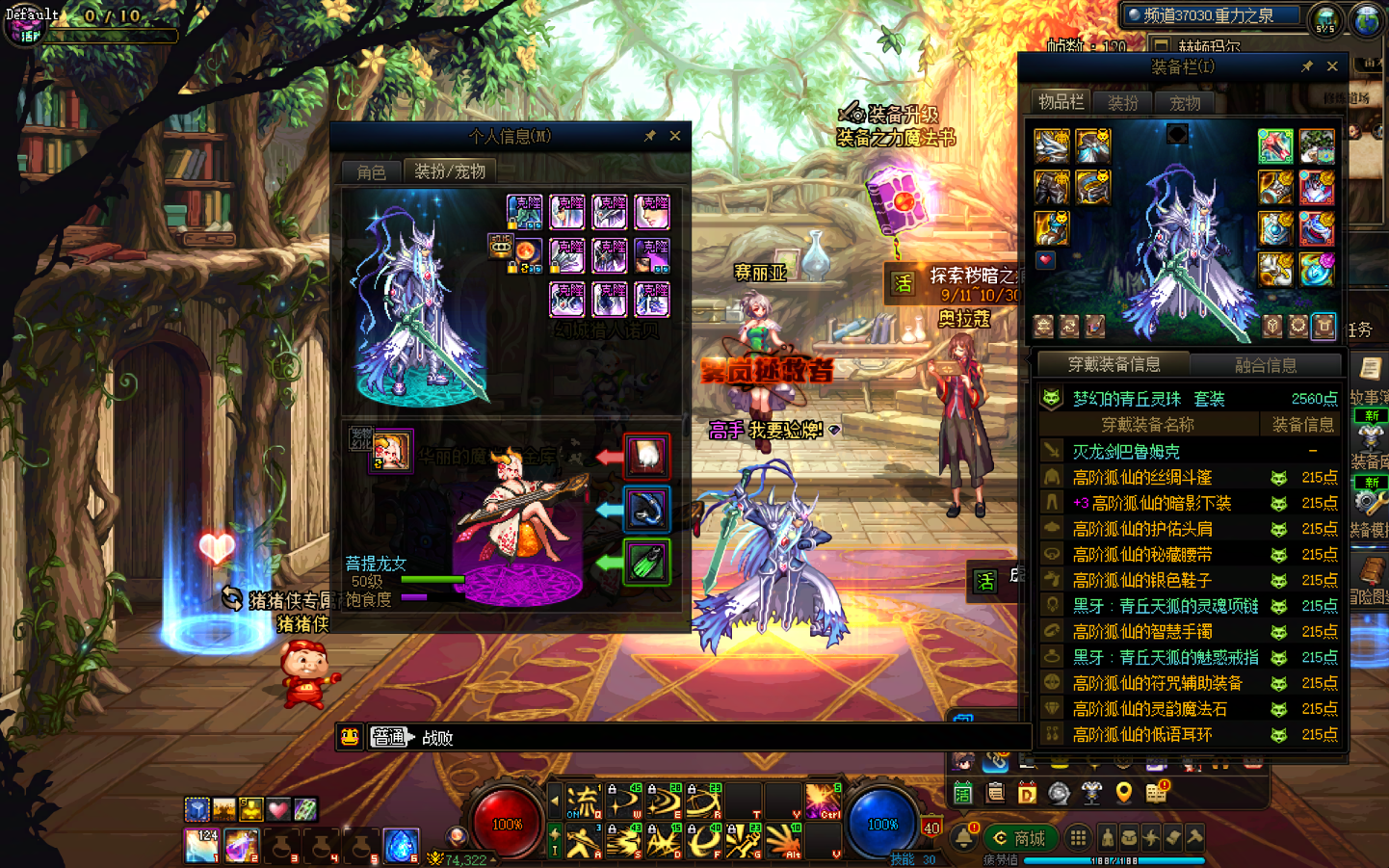Select the 穿戴装备信息 tab
The height and width of the screenshot is (868, 1389).
coord(1114,364)
